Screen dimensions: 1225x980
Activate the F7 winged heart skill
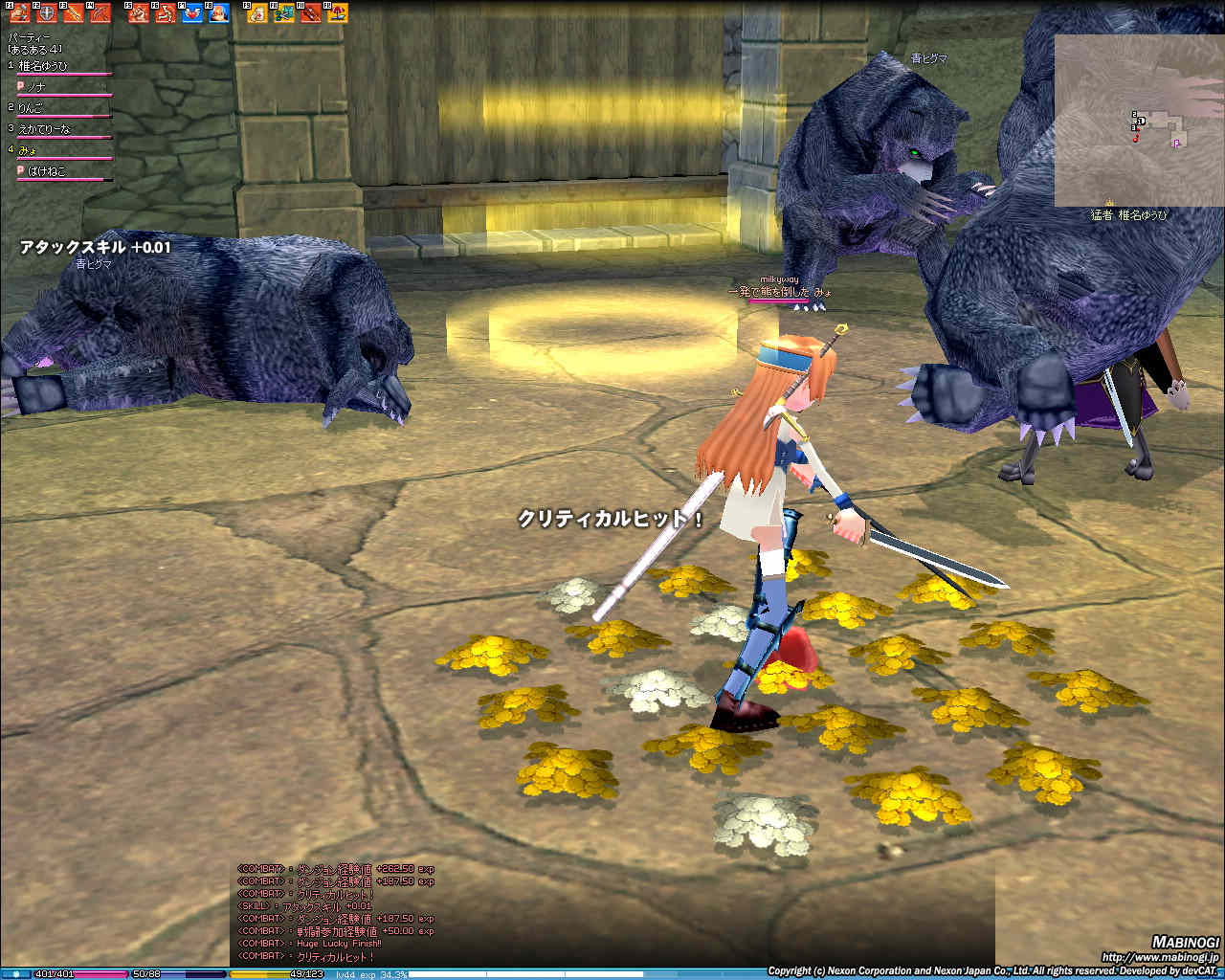192,13
